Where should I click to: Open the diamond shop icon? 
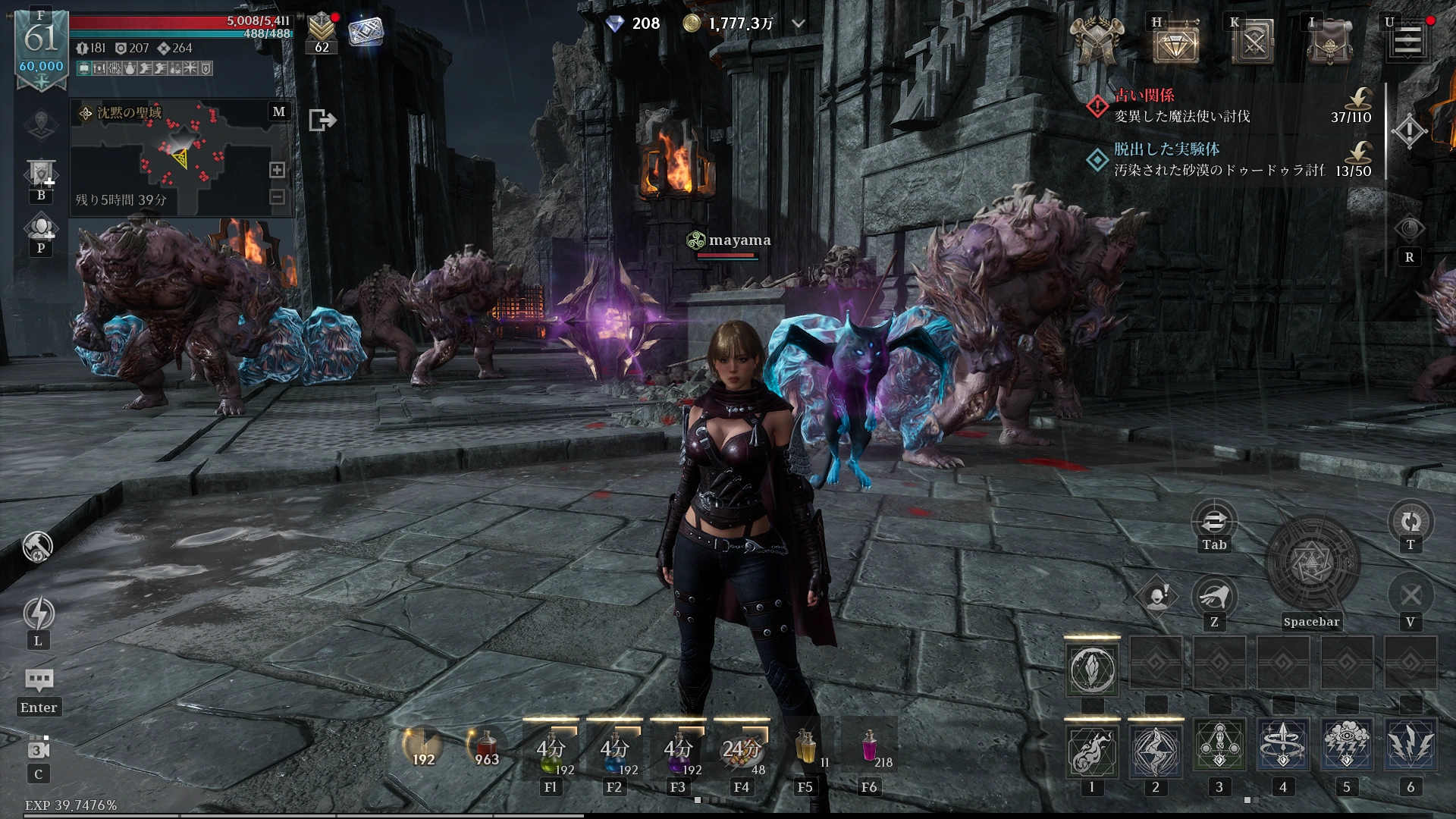tap(1175, 43)
